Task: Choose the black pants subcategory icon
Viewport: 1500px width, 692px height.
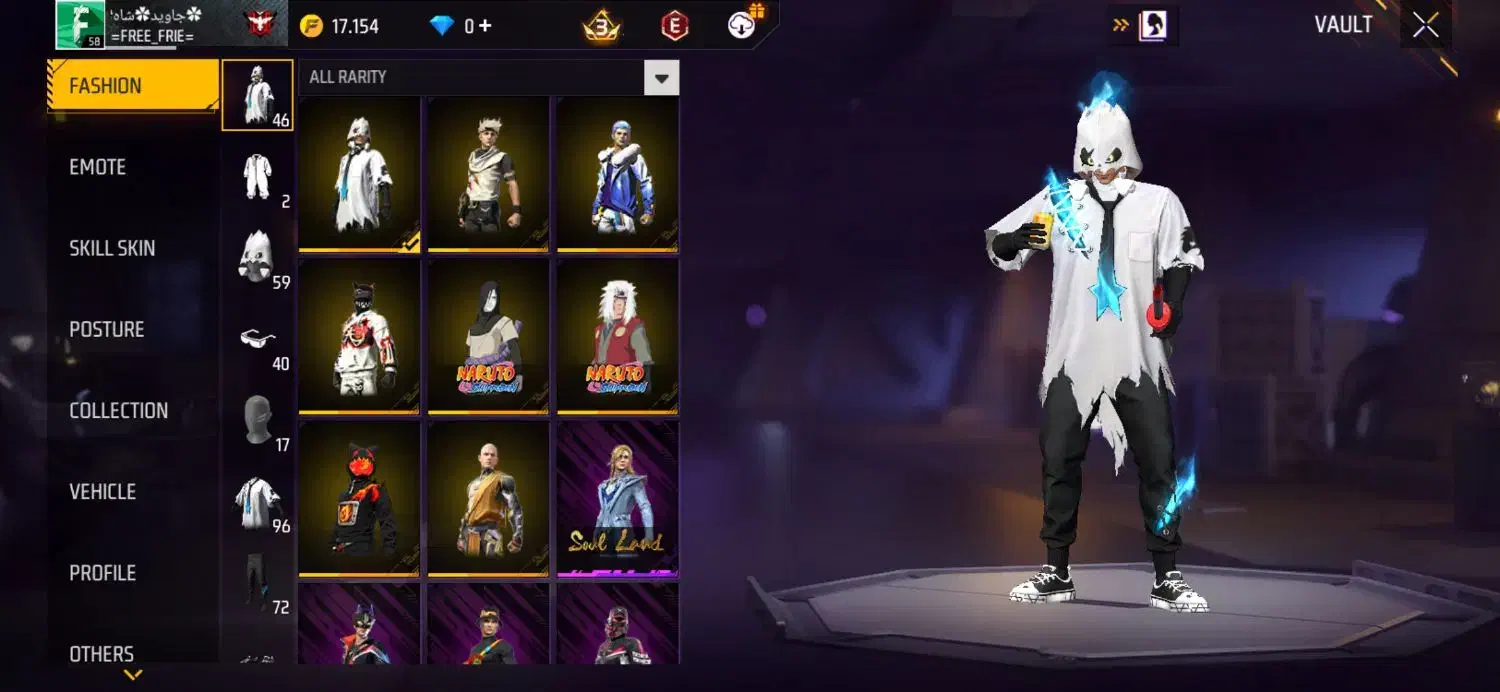Action: click(258, 582)
